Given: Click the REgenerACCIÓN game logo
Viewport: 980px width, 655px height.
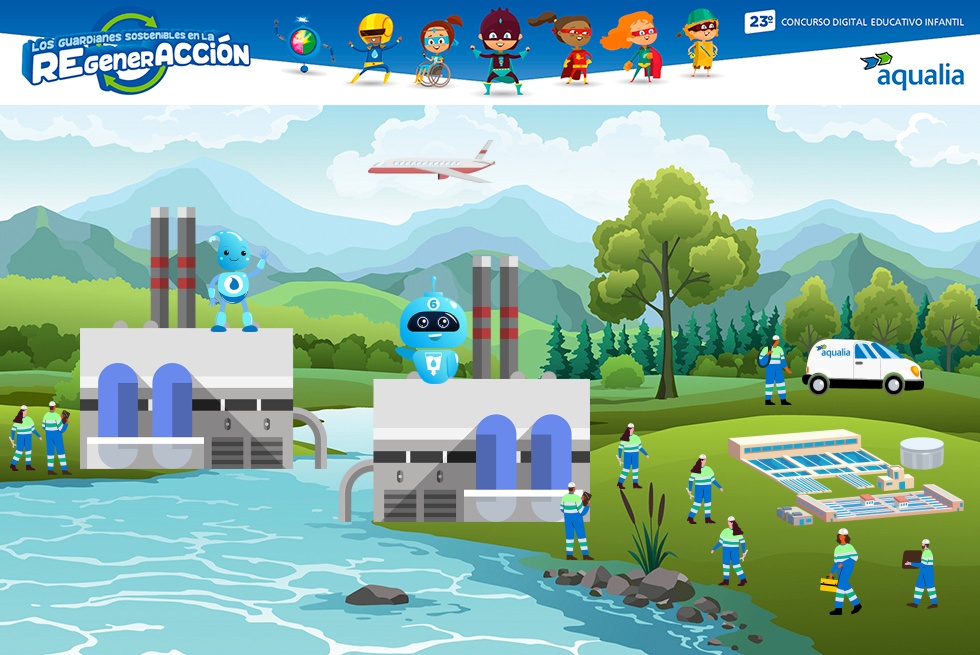Looking at the screenshot, I should 137,55.
